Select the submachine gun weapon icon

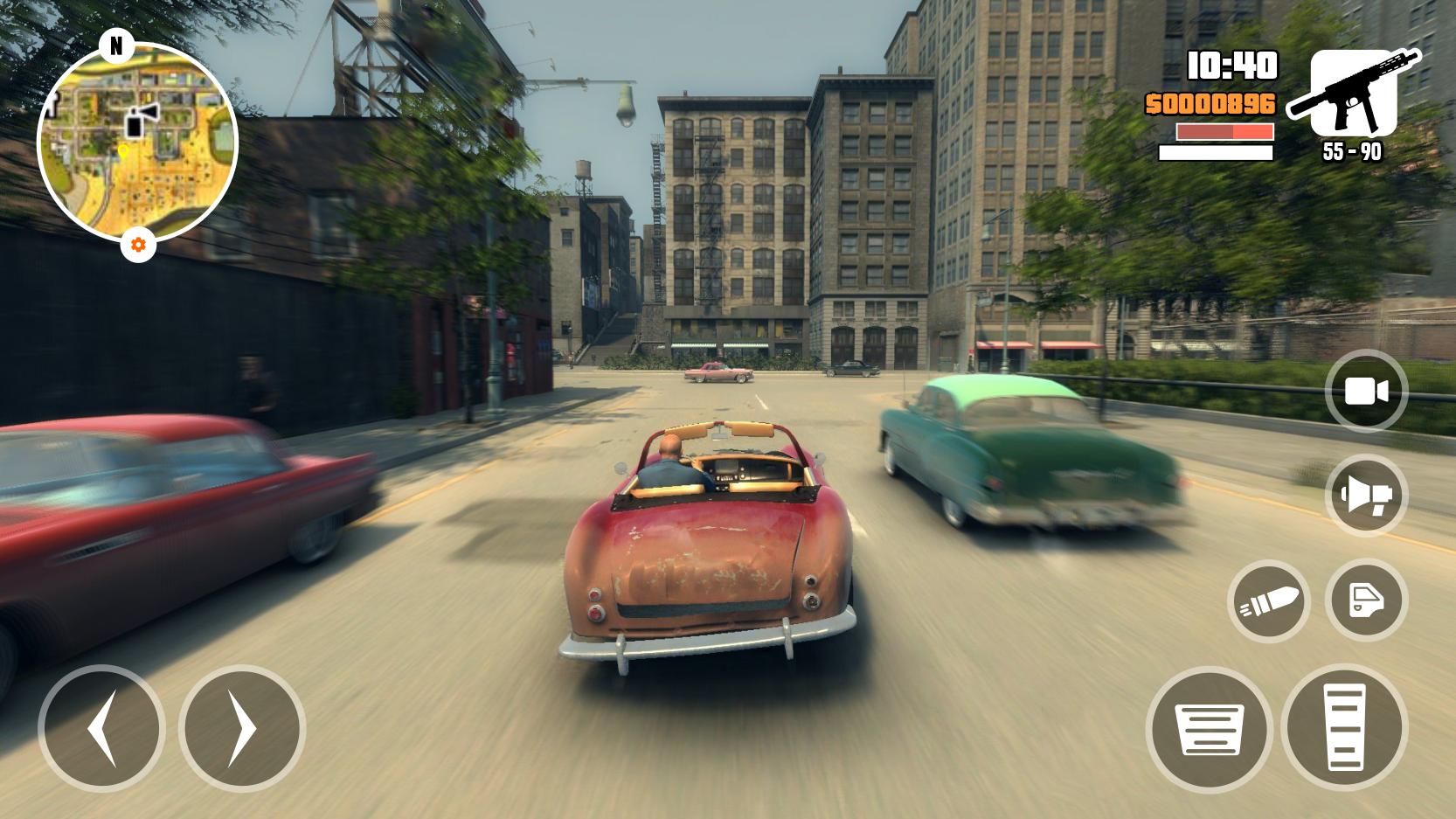[1353, 94]
